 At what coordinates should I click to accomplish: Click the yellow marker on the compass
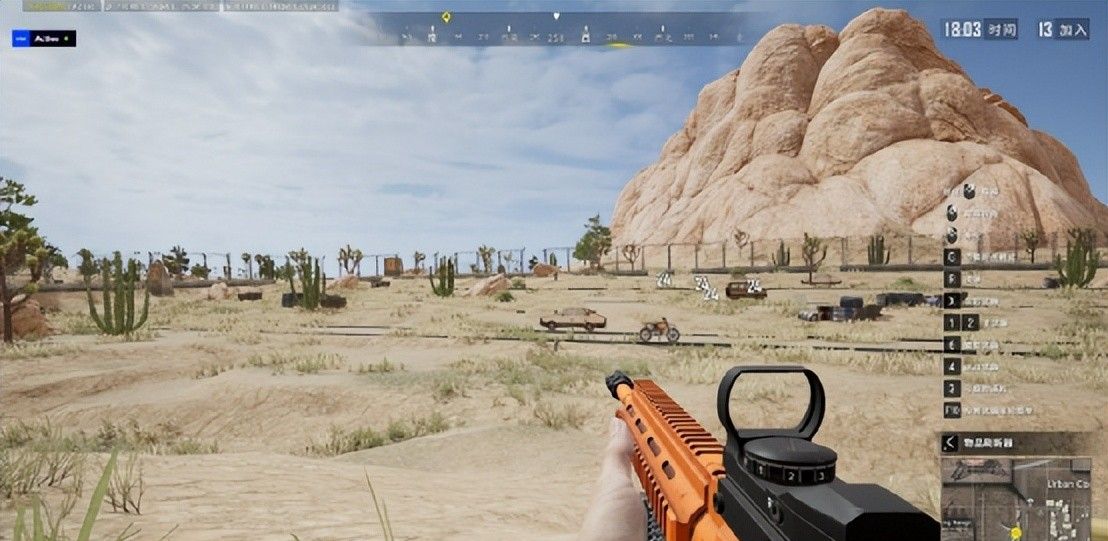(x=446, y=17)
